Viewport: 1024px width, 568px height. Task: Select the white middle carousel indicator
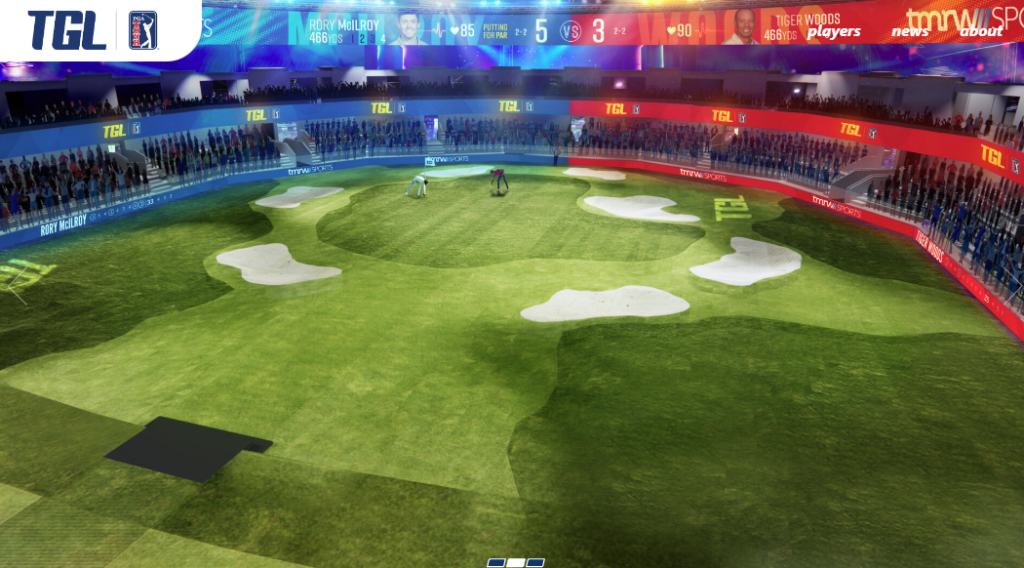click(x=516, y=562)
